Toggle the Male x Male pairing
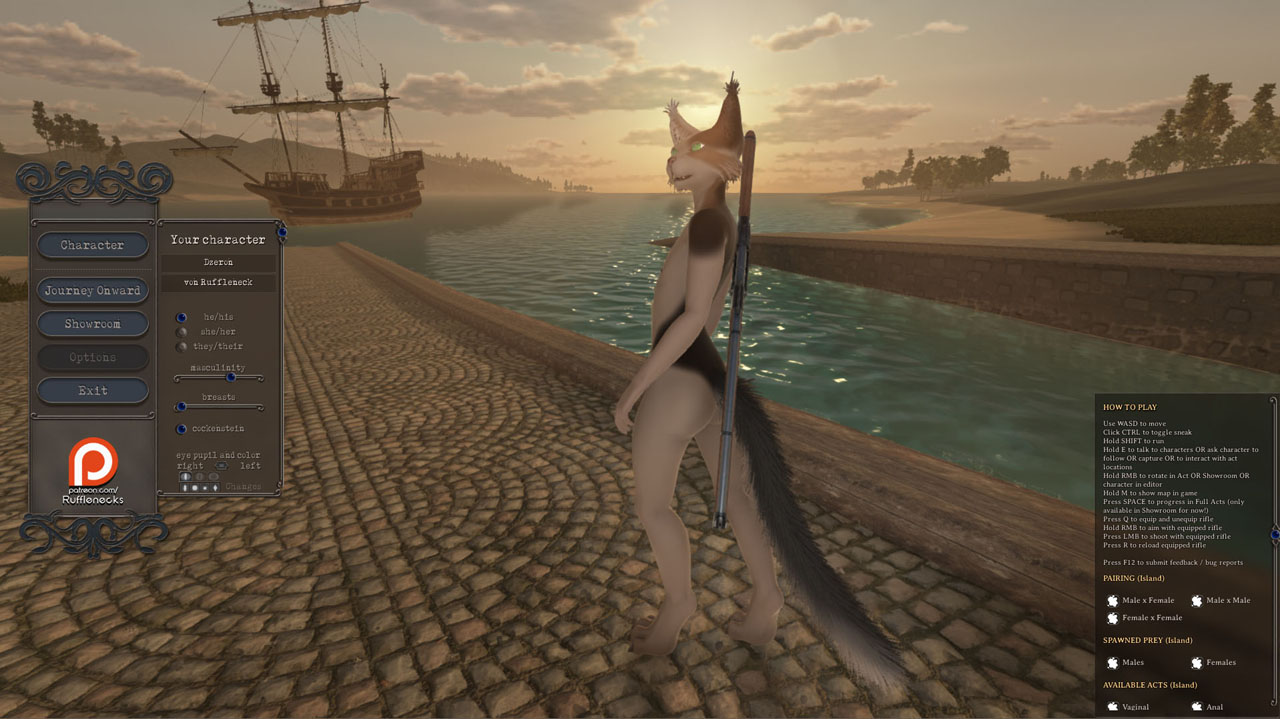Image resolution: width=1280 pixels, height=719 pixels. (x=1197, y=601)
